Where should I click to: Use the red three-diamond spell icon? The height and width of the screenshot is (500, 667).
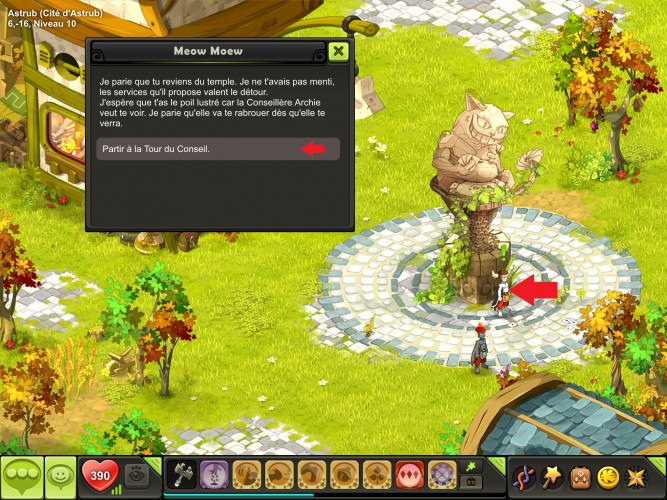(x=410, y=474)
